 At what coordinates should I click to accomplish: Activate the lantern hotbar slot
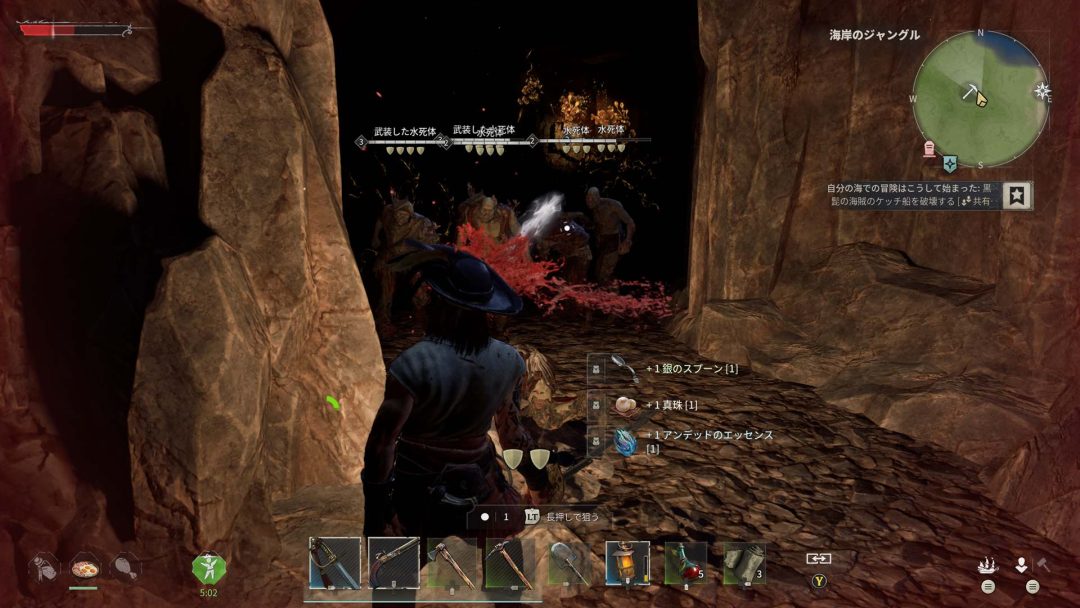tap(627, 563)
